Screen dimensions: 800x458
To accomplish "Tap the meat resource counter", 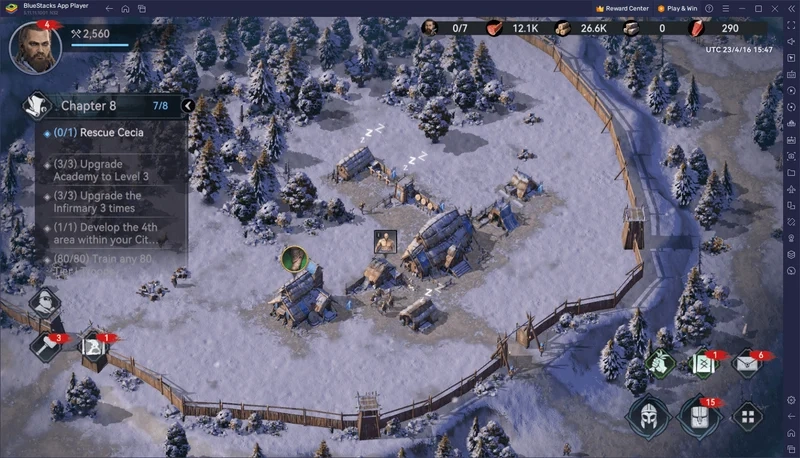I will pyautogui.click(x=510, y=28).
